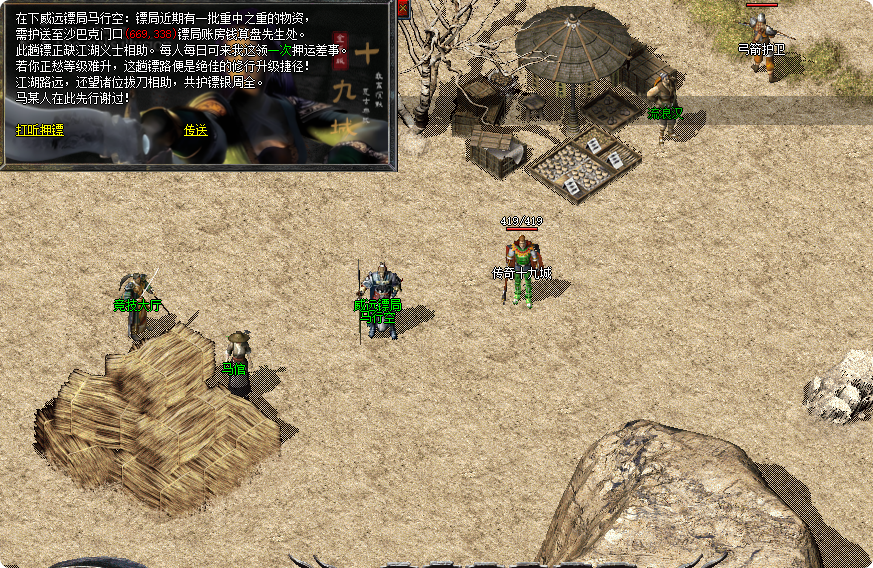The height and width of the screenshot is (568, 873).
Task: Choose the 打听押镖 dialogue option
Action: coord(40,130)
